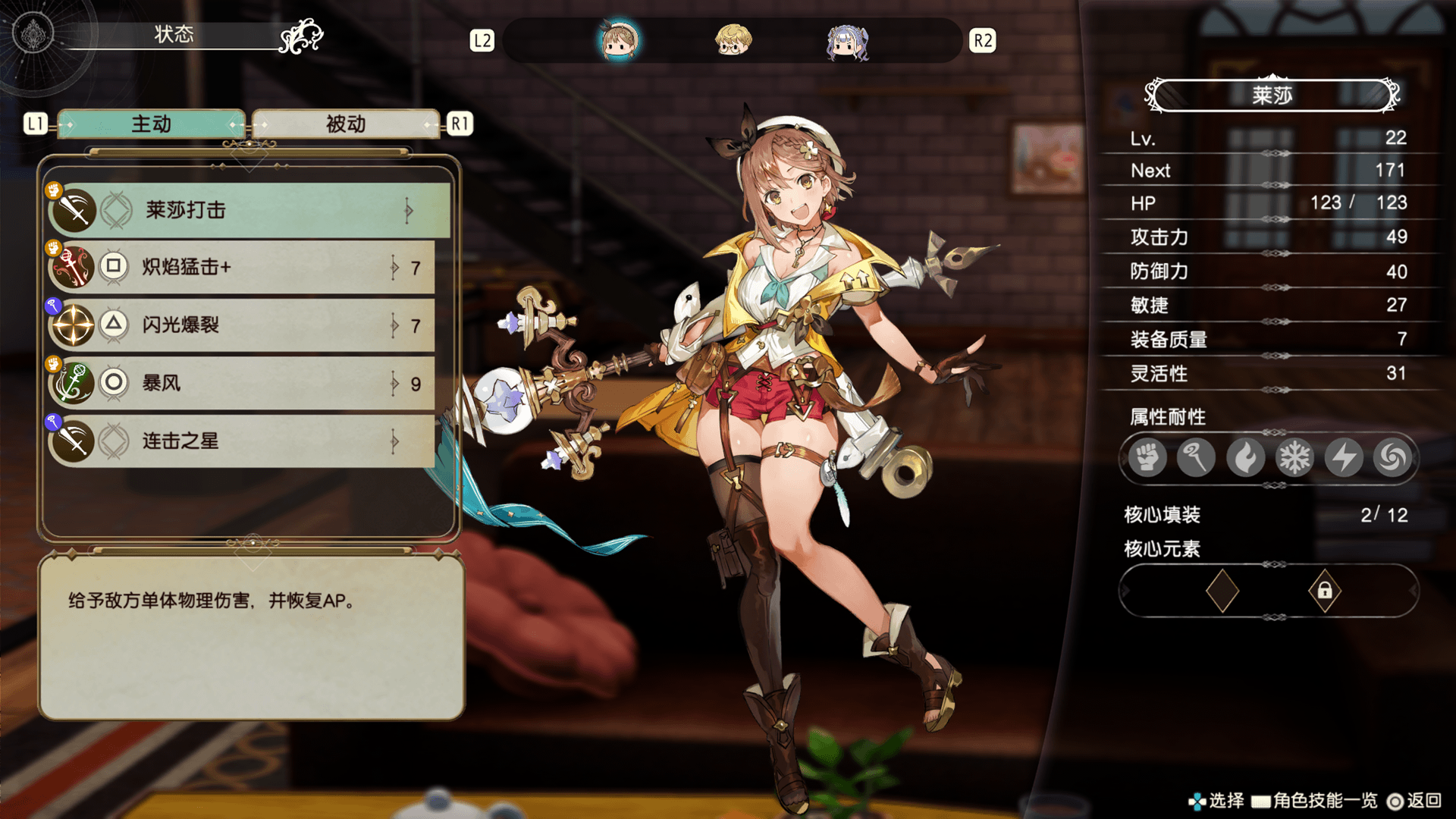This screenshot has width=1456, height=819.
Task: Click the locked core element slot
Action: coord(1325,591)
